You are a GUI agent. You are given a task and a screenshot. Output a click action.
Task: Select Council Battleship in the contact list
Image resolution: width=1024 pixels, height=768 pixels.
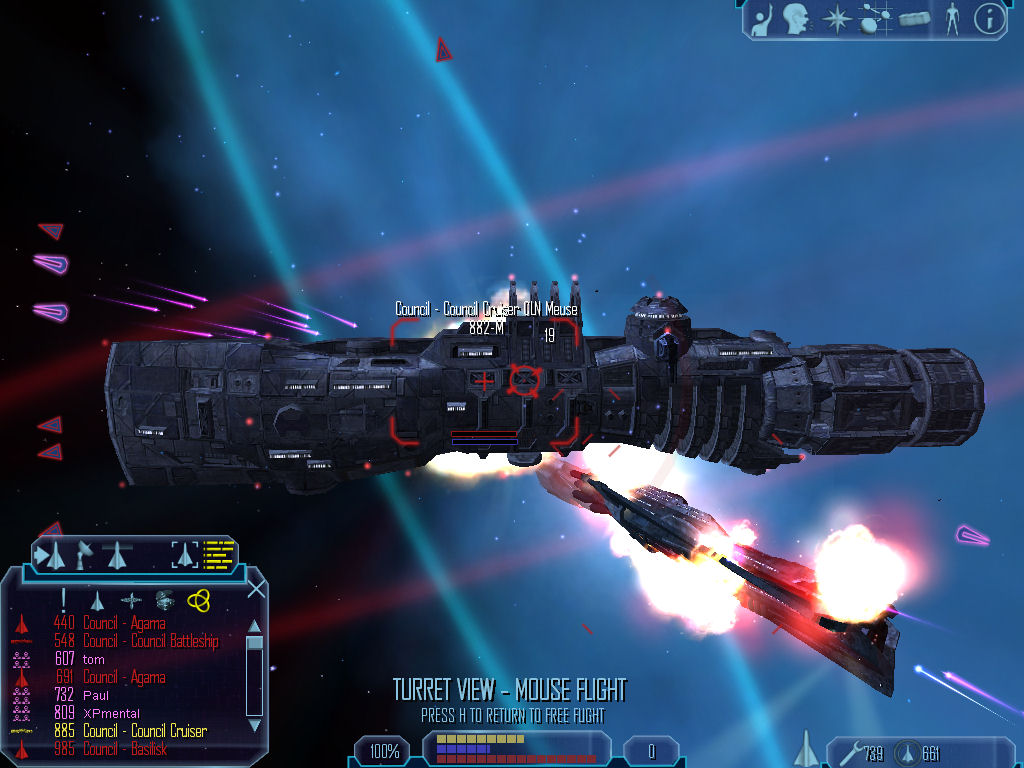(x=150, y=641)
